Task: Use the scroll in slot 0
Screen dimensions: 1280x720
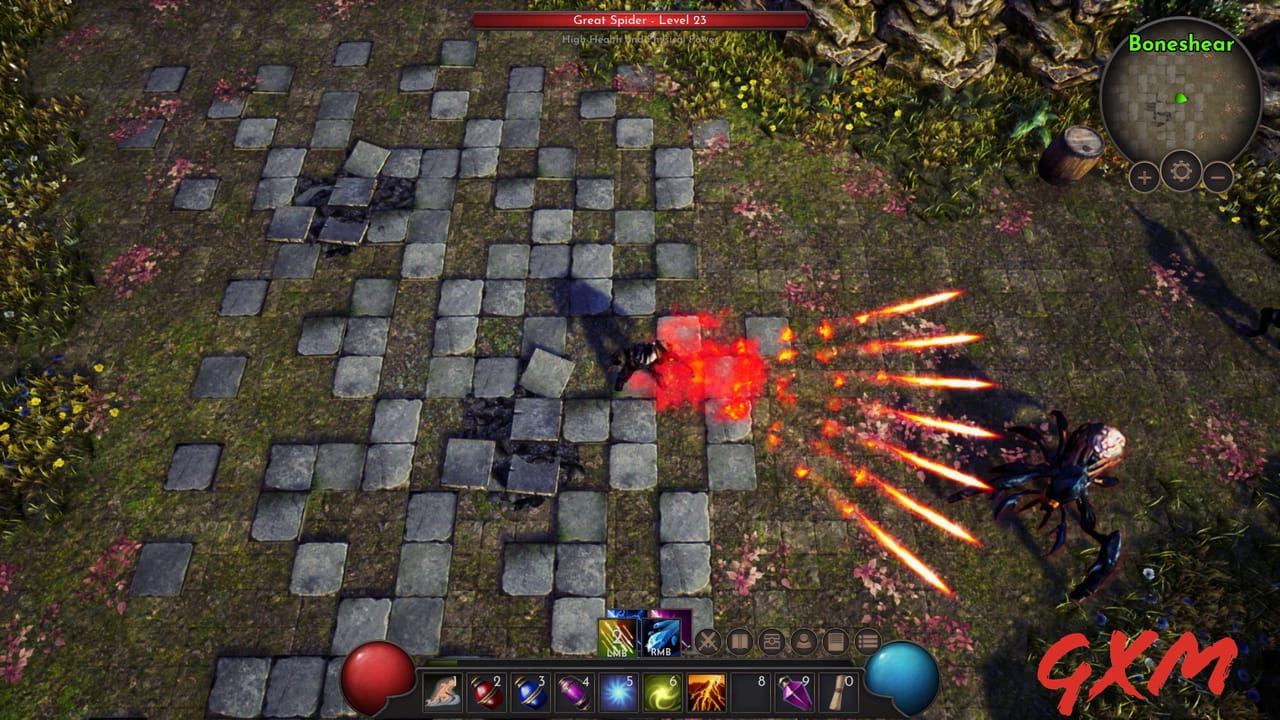Action: (836, 691)
